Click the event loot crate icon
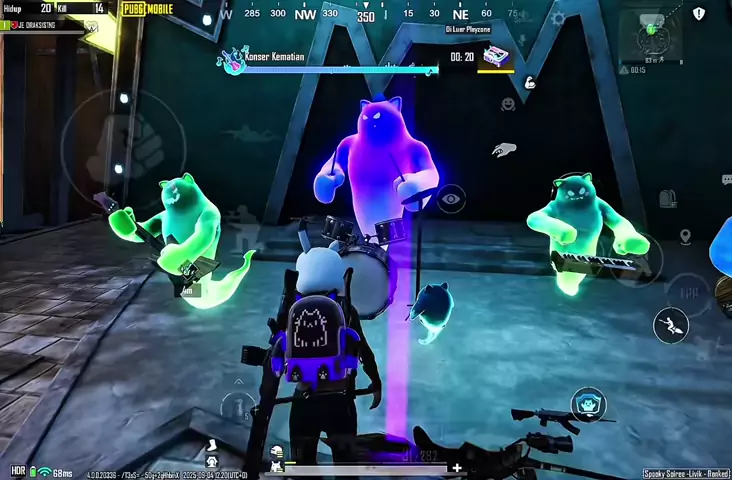This screenshot has width=732, height=480. (x=495, y=57)
